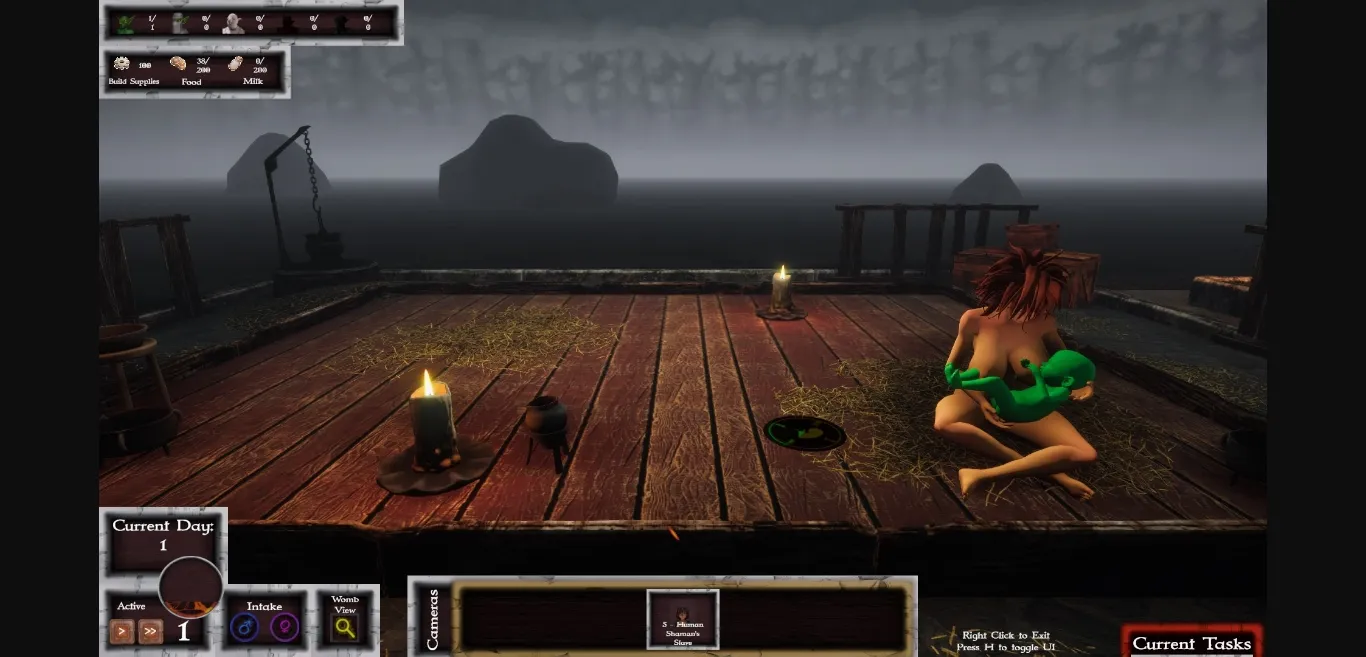Select the green goblin unit icon

pos(125,23)
